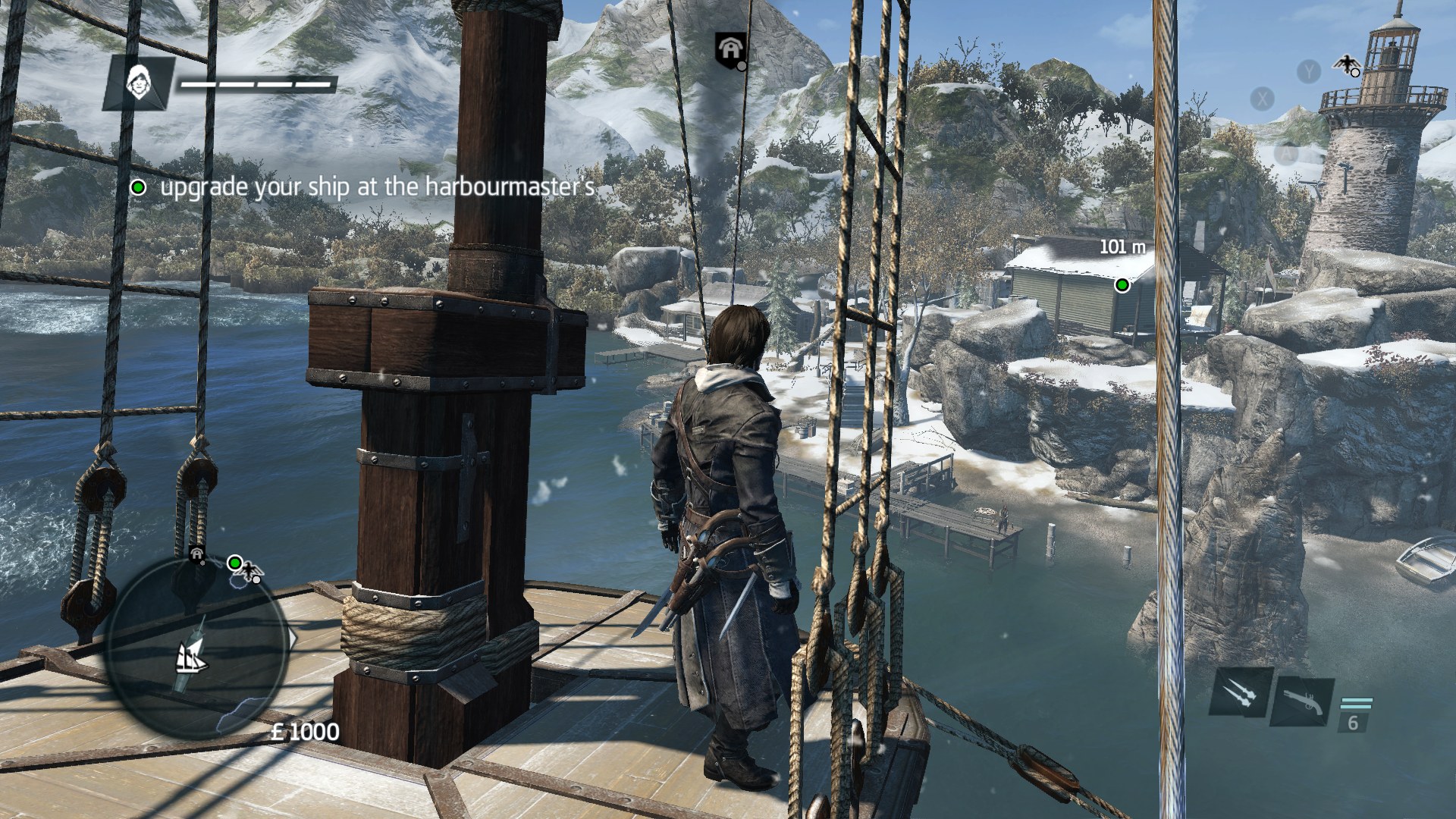
Task: Click the green objective waypoint showing 101 m
Action: coord(1122,285)
